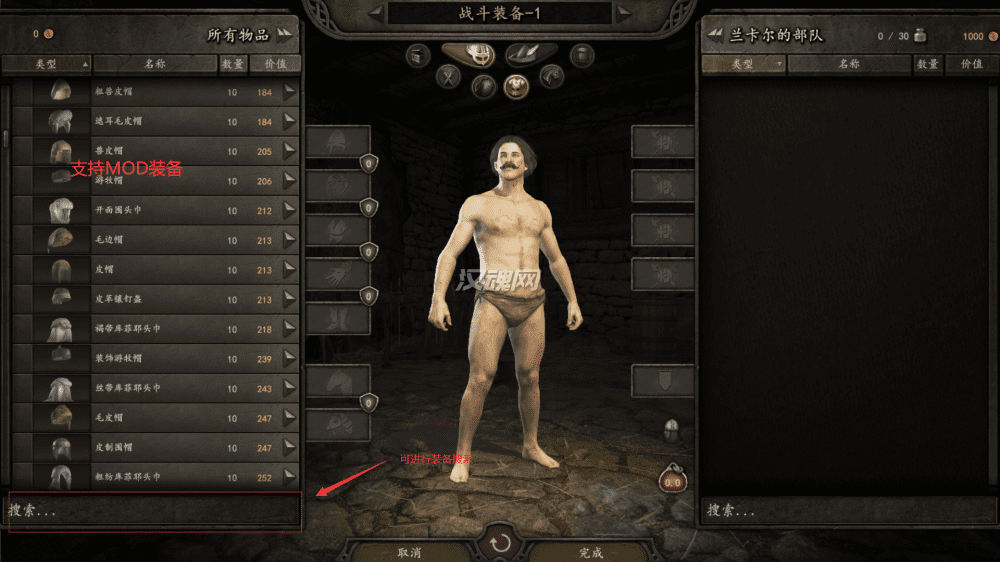Filter items by barrel goods icon
Viewport: 1000px width, 562px height.
point(581,55)
